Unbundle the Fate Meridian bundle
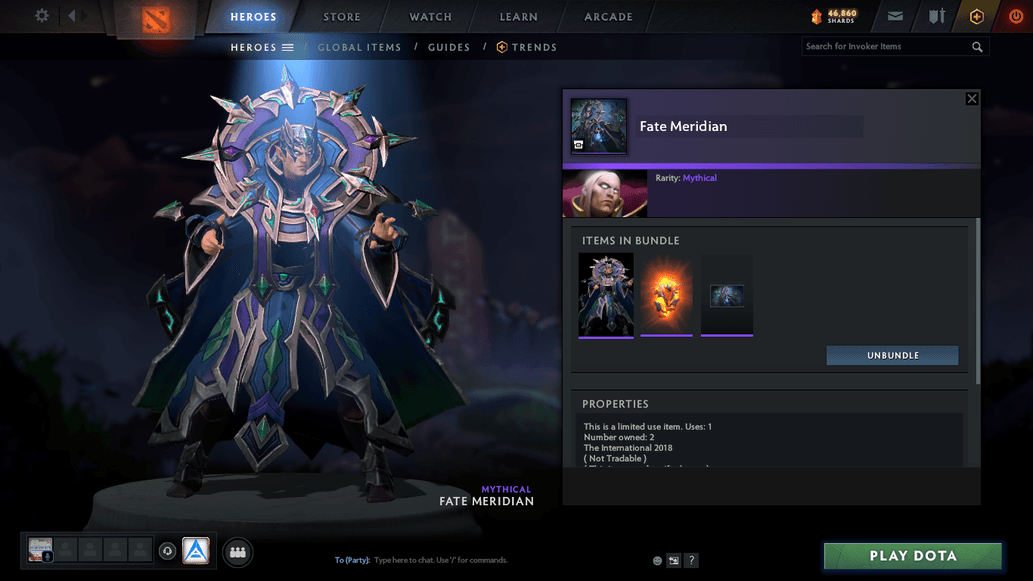 pos(892,356)
